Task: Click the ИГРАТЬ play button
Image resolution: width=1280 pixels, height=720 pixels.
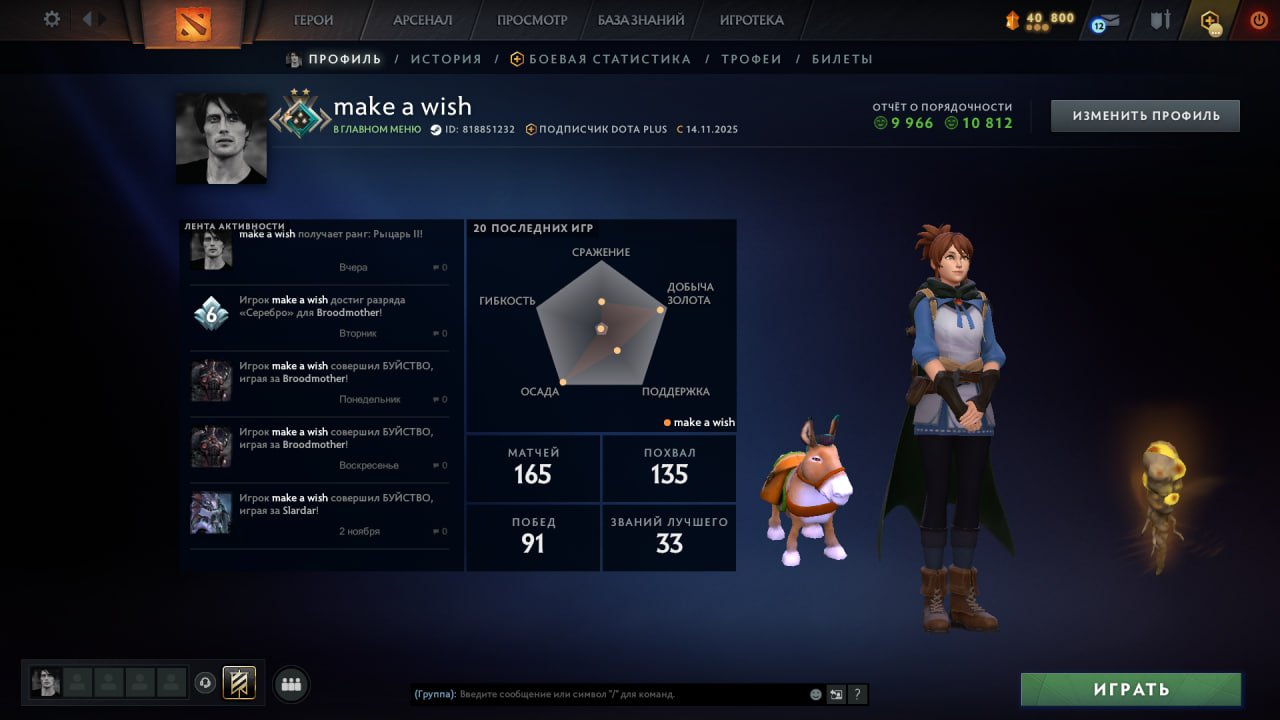Action: 1131,689
